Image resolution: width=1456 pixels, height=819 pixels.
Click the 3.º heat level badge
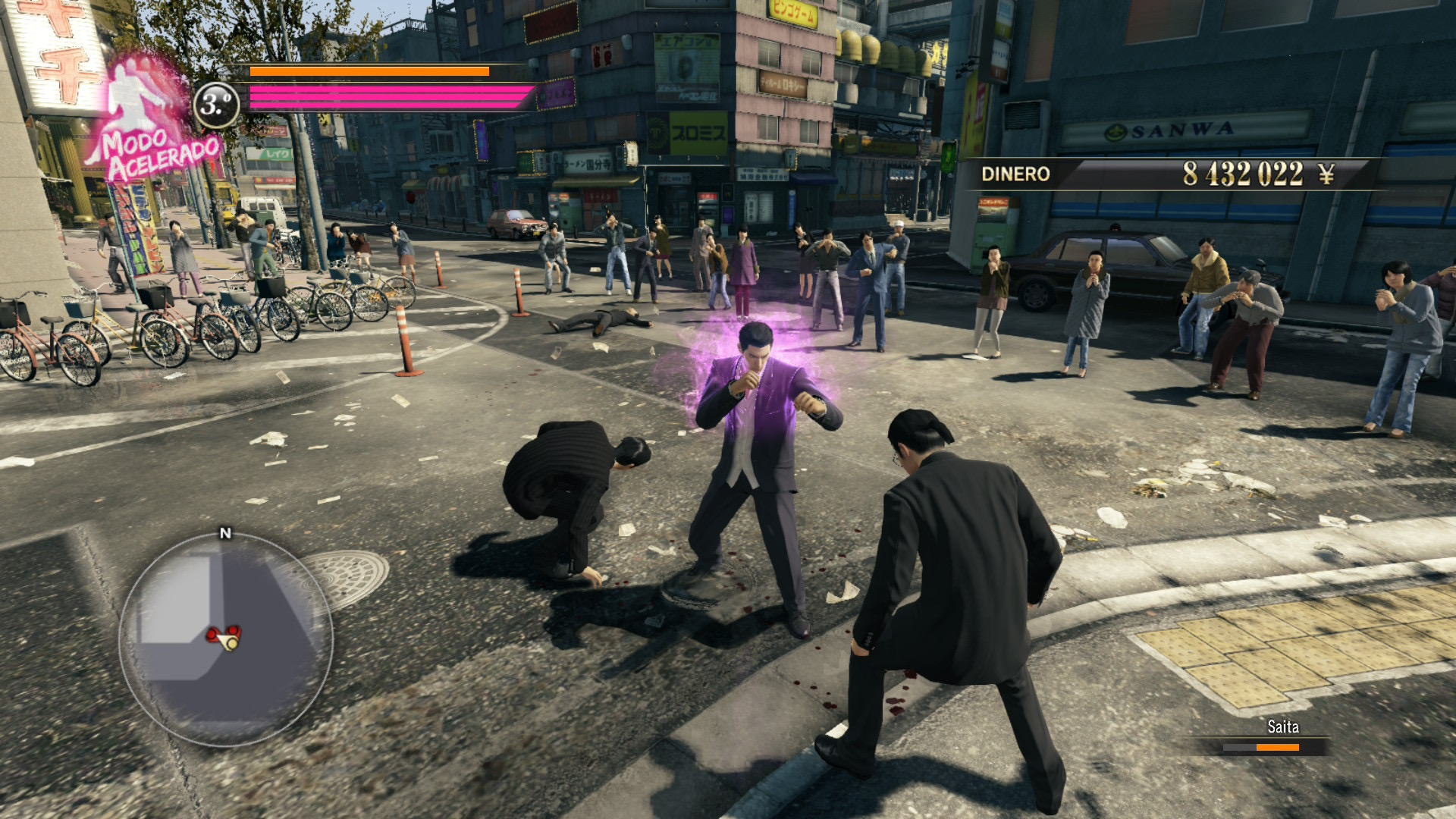(217, 104)
